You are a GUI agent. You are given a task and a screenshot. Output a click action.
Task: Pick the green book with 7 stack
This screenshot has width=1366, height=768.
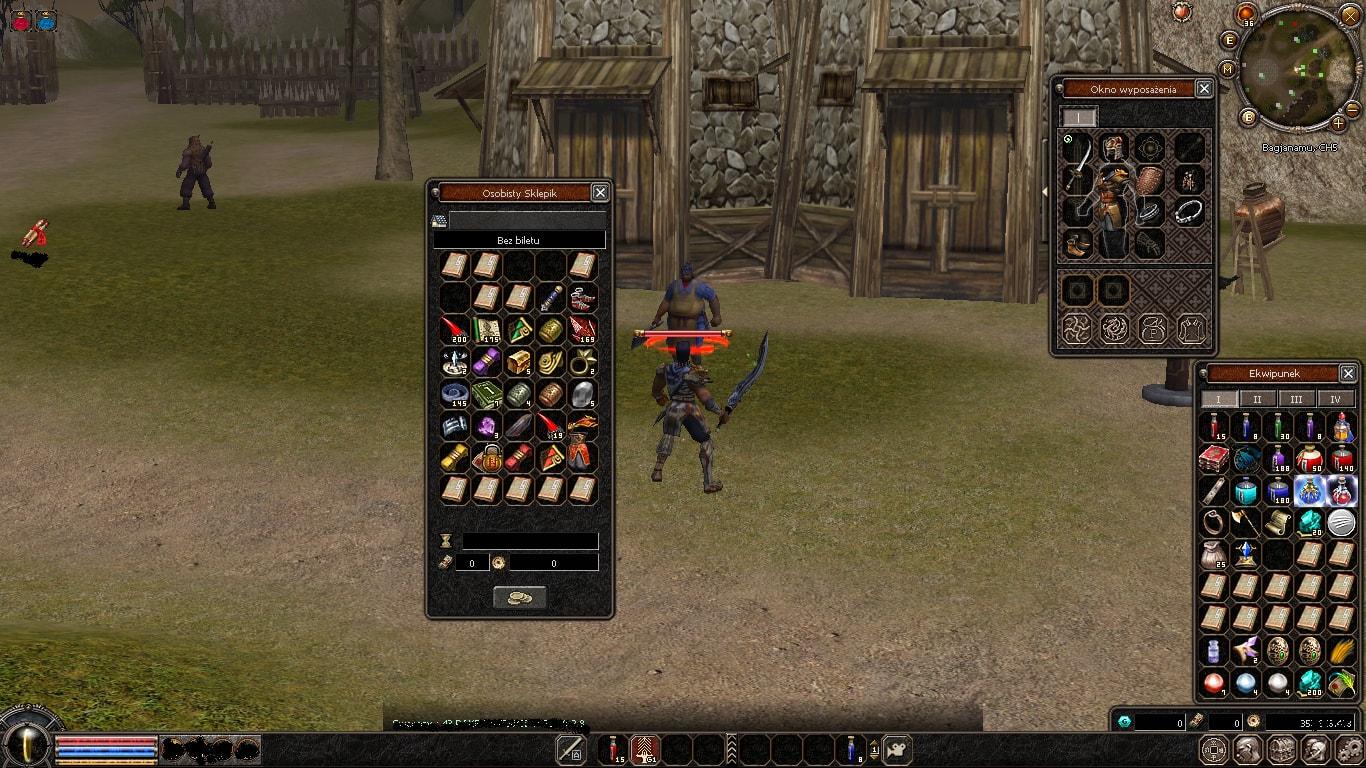(486, 395)
